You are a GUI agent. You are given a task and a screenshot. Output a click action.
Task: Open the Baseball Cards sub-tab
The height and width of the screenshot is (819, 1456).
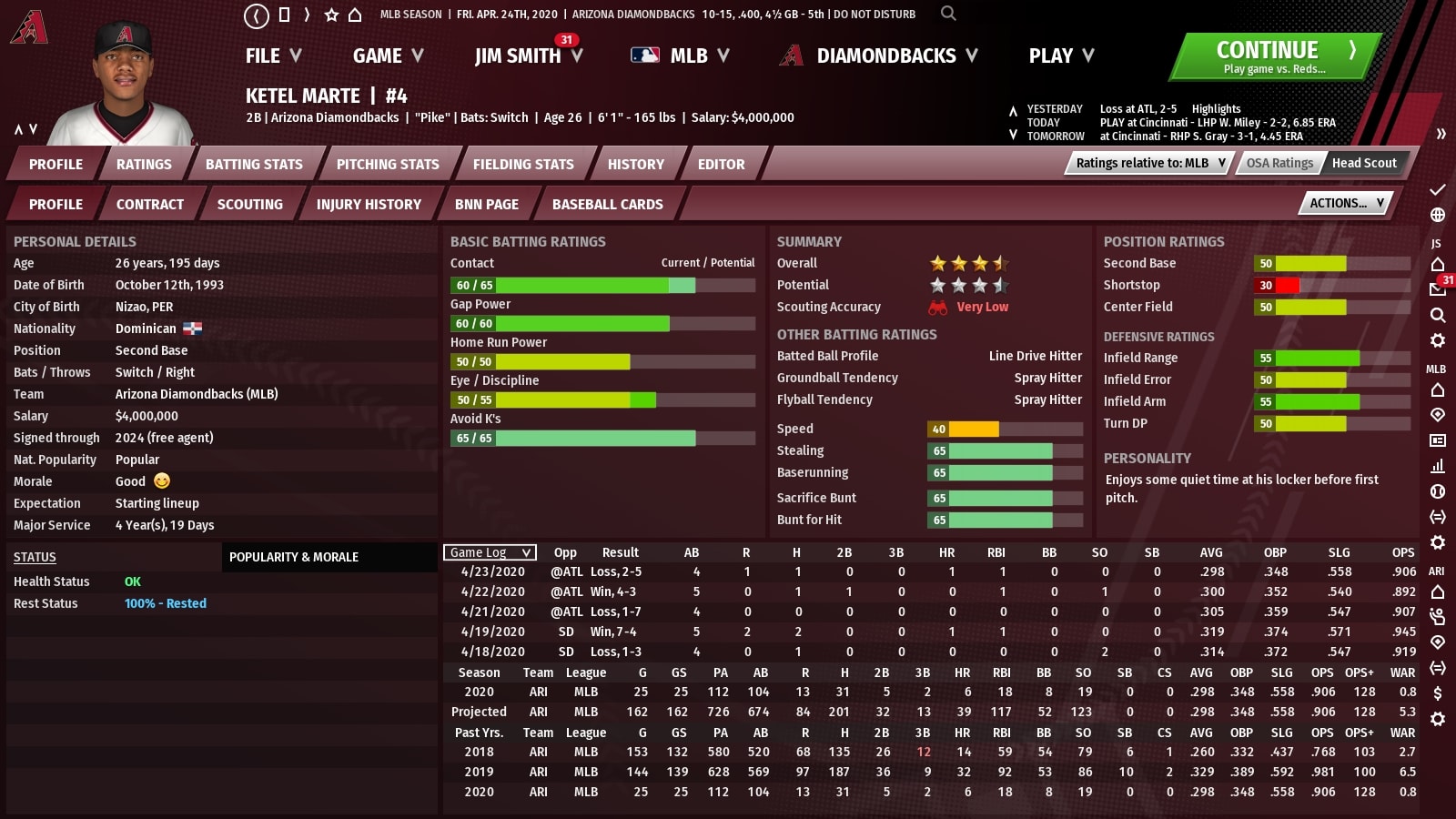click(x=607, y=205)
